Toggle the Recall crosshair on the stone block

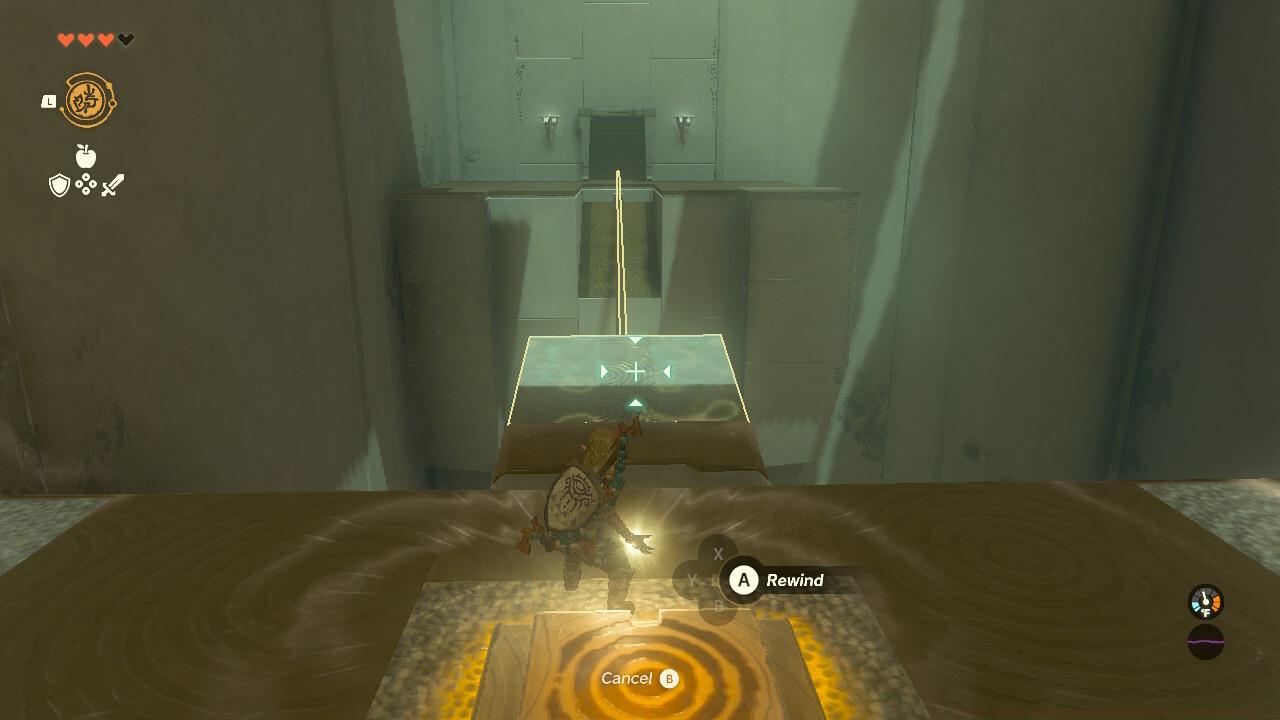(637, 370)
